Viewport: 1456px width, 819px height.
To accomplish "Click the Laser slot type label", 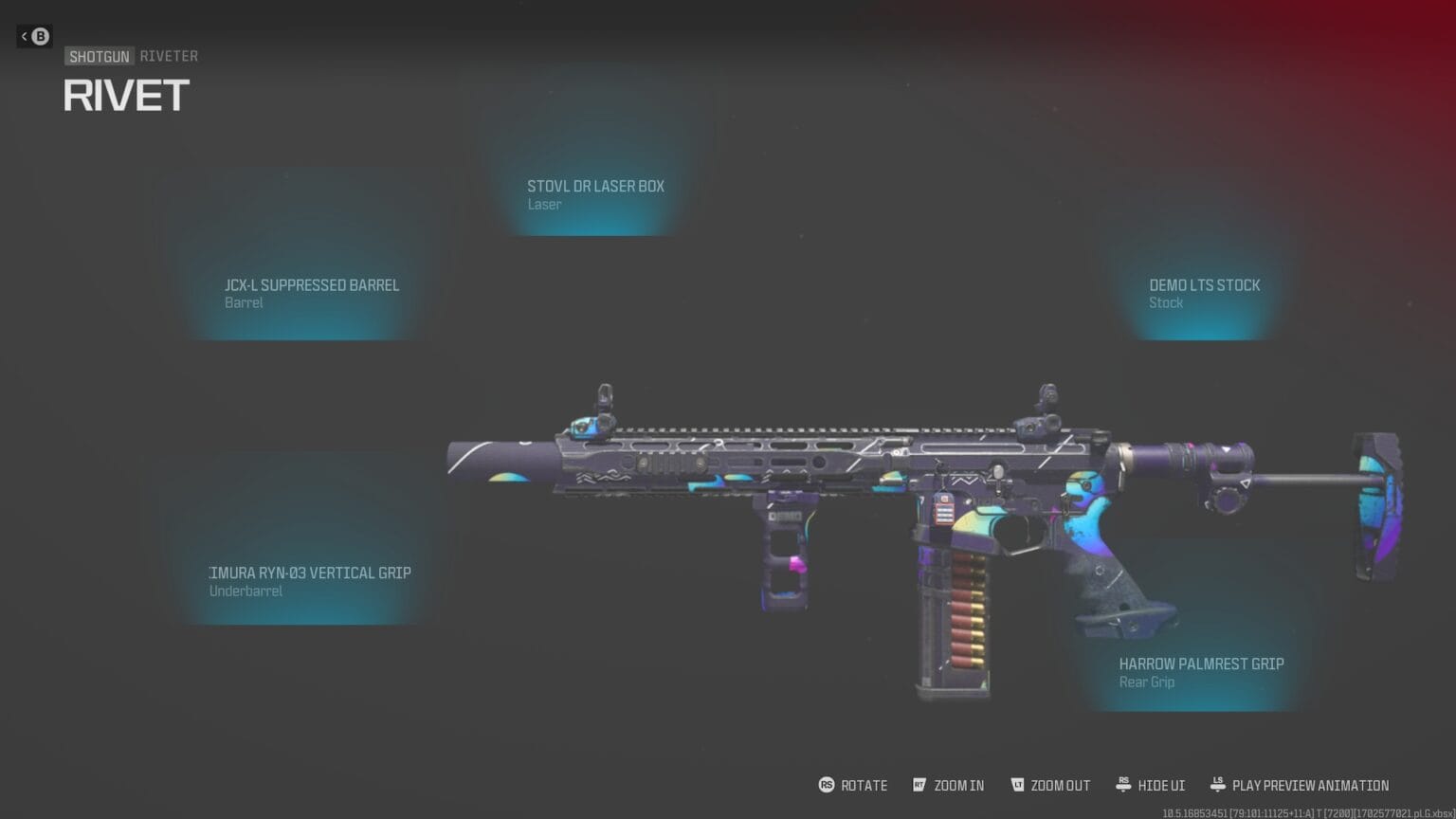I will (x=545, y=205).
